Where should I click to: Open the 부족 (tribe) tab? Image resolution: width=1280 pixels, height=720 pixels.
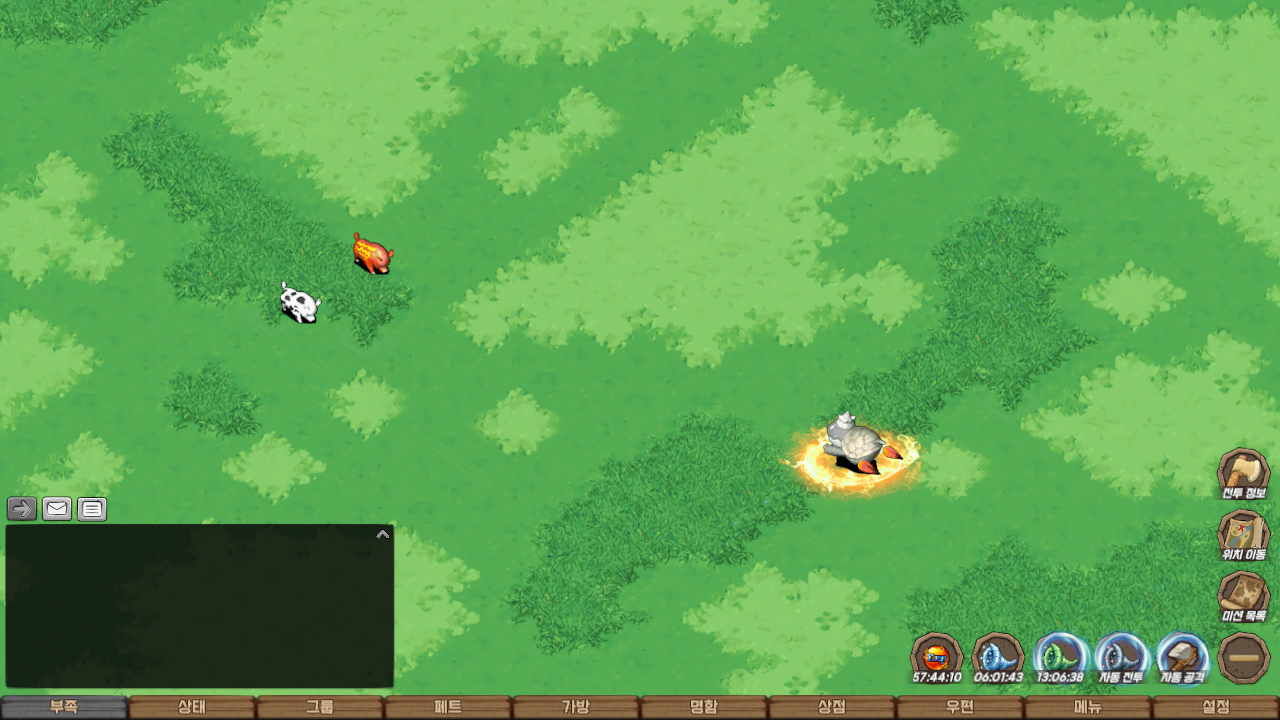pos(64,707)
